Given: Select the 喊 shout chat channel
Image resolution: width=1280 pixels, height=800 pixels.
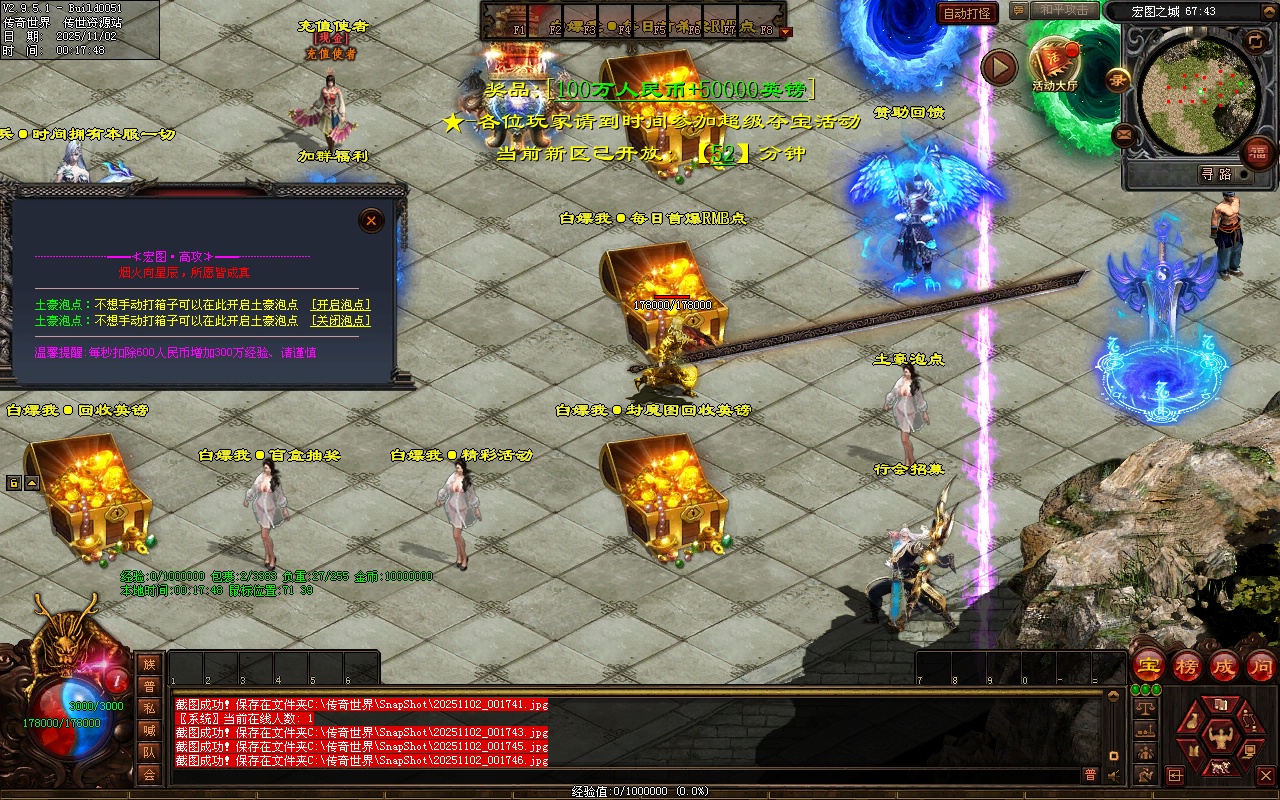Looking at the screenshot, I should 149,730.
